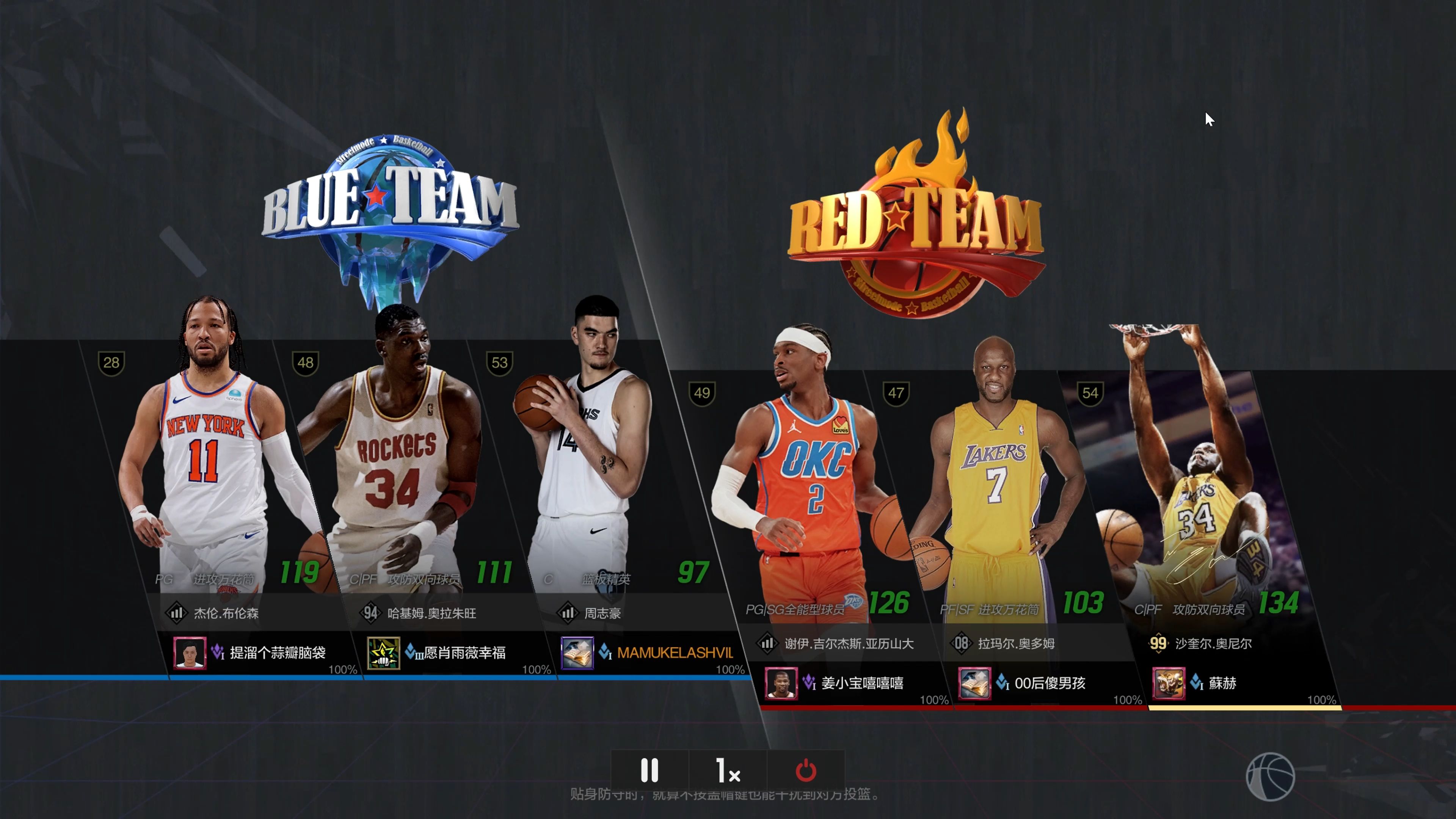Open the avatar beside 提溜个蒜瓣脑袋
The width and height of the screenshot is (1456, 819).
(x=189, y=653)
